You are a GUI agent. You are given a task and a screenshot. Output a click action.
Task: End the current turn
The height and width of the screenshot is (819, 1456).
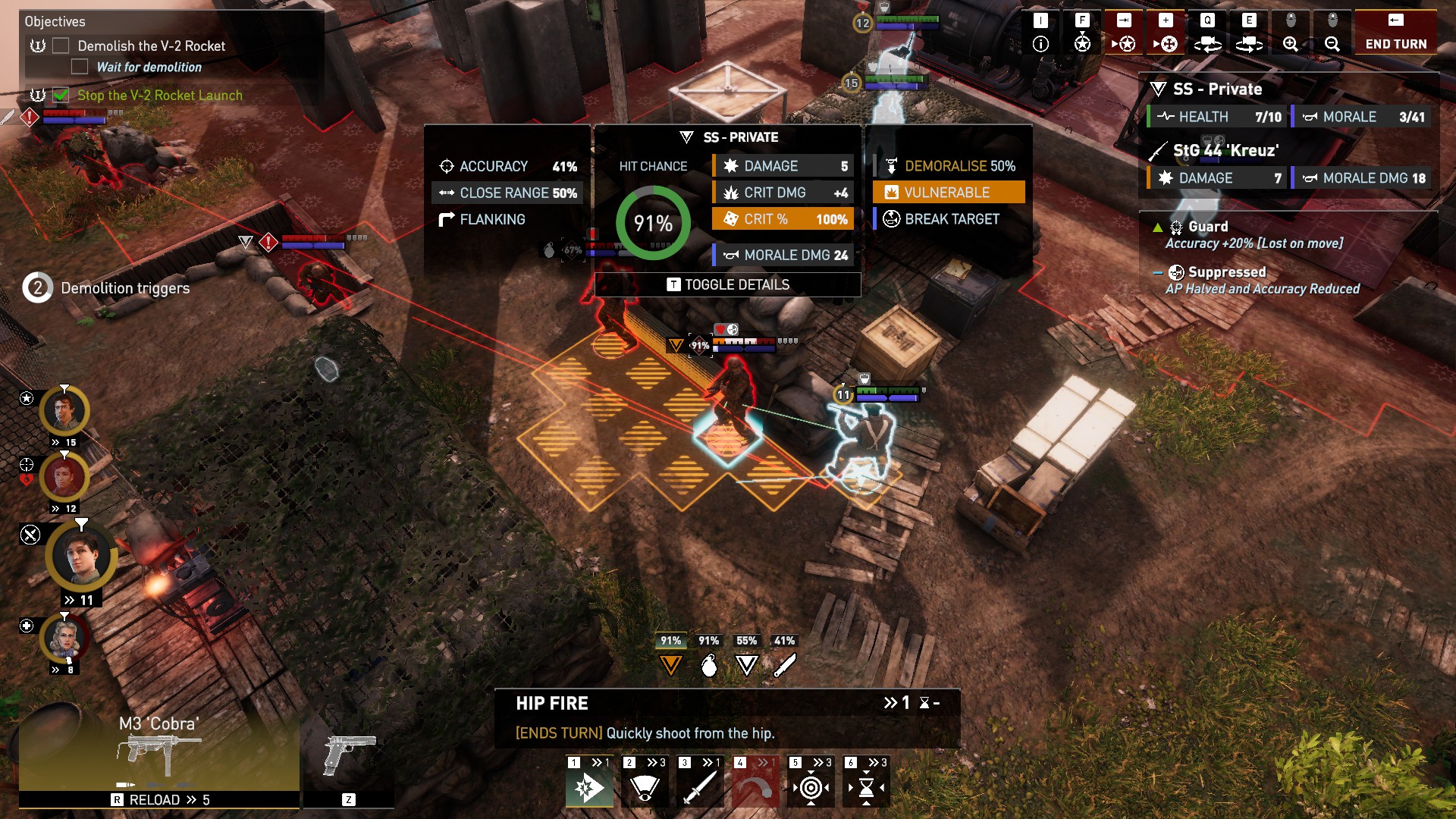(x=1395, y=33)
